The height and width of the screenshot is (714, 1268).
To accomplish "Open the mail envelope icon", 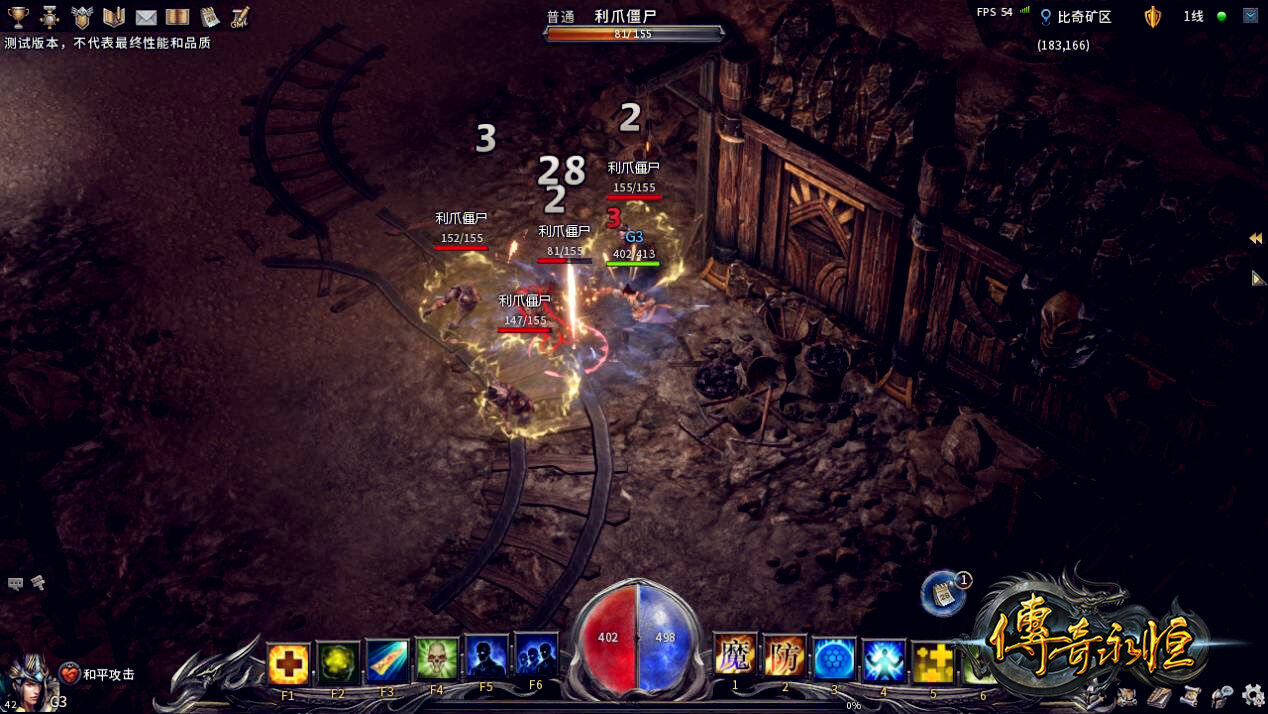I will click(146, 17).
